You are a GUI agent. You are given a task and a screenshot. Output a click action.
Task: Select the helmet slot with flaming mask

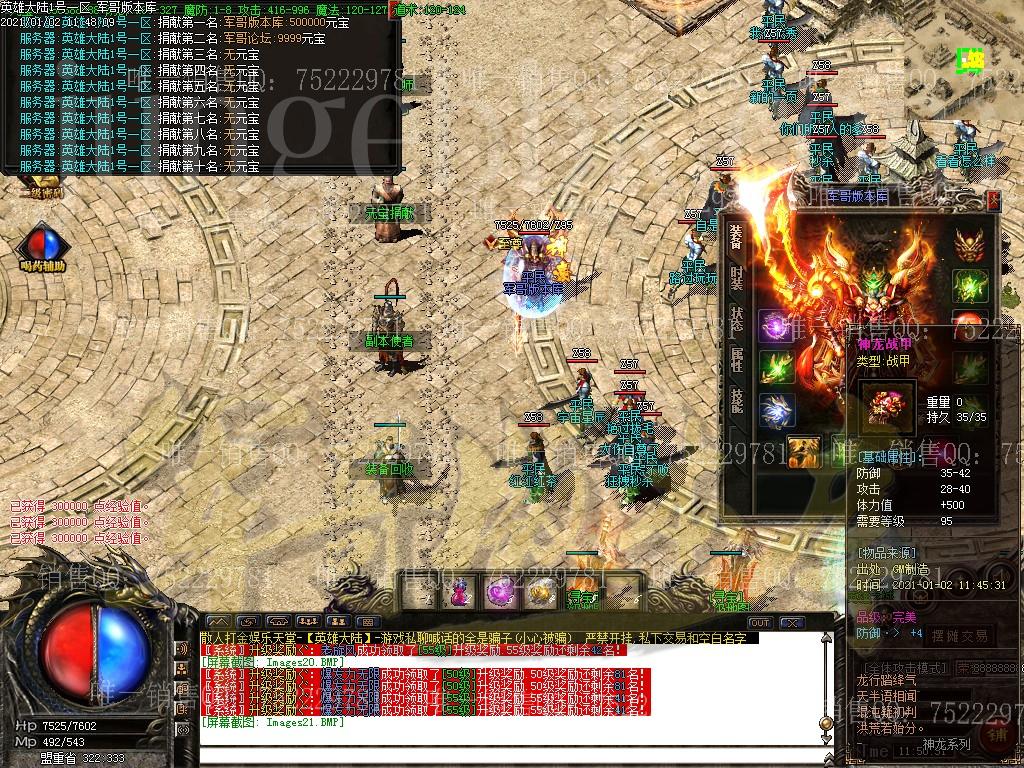coord(968,243)
